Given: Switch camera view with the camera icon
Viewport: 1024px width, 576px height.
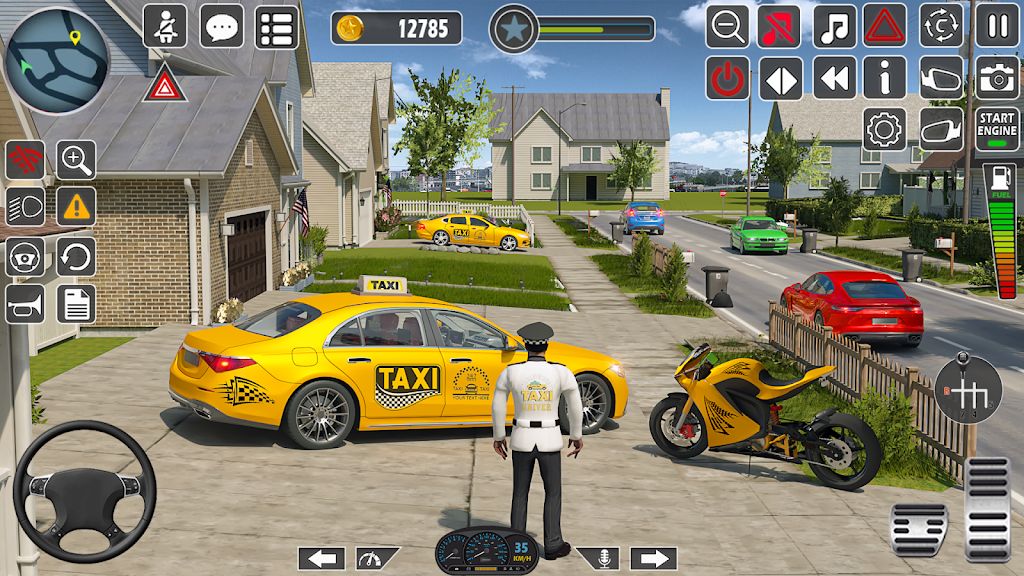Looking at the screenshot, I should coord(997,78).
